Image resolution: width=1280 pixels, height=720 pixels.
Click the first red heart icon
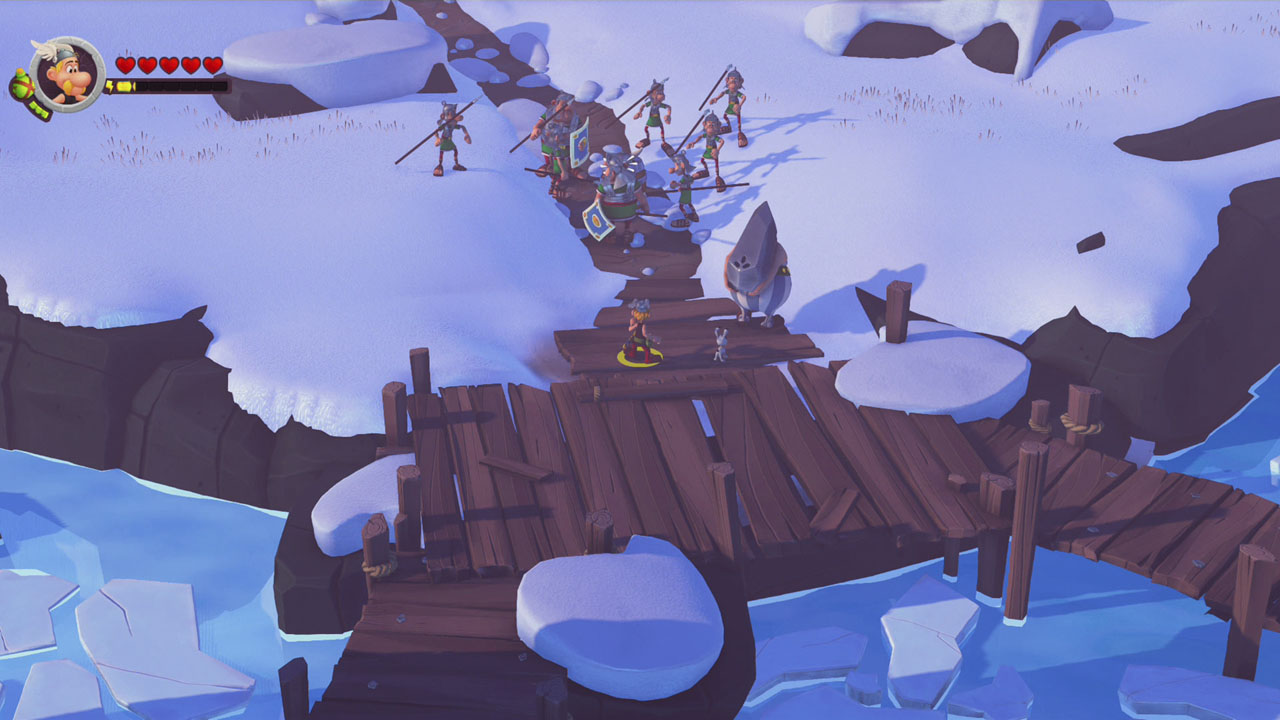(126, 63)
